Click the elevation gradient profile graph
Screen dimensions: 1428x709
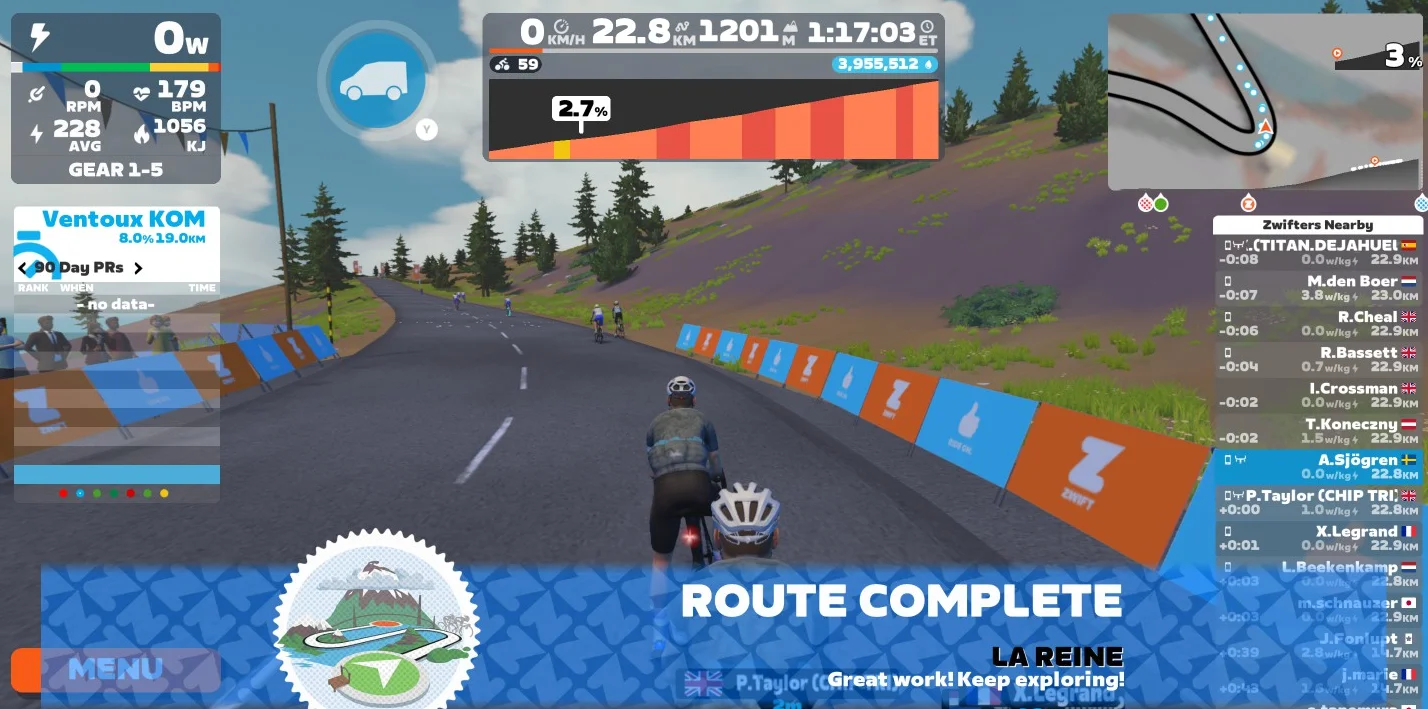(x=713, y=120)
